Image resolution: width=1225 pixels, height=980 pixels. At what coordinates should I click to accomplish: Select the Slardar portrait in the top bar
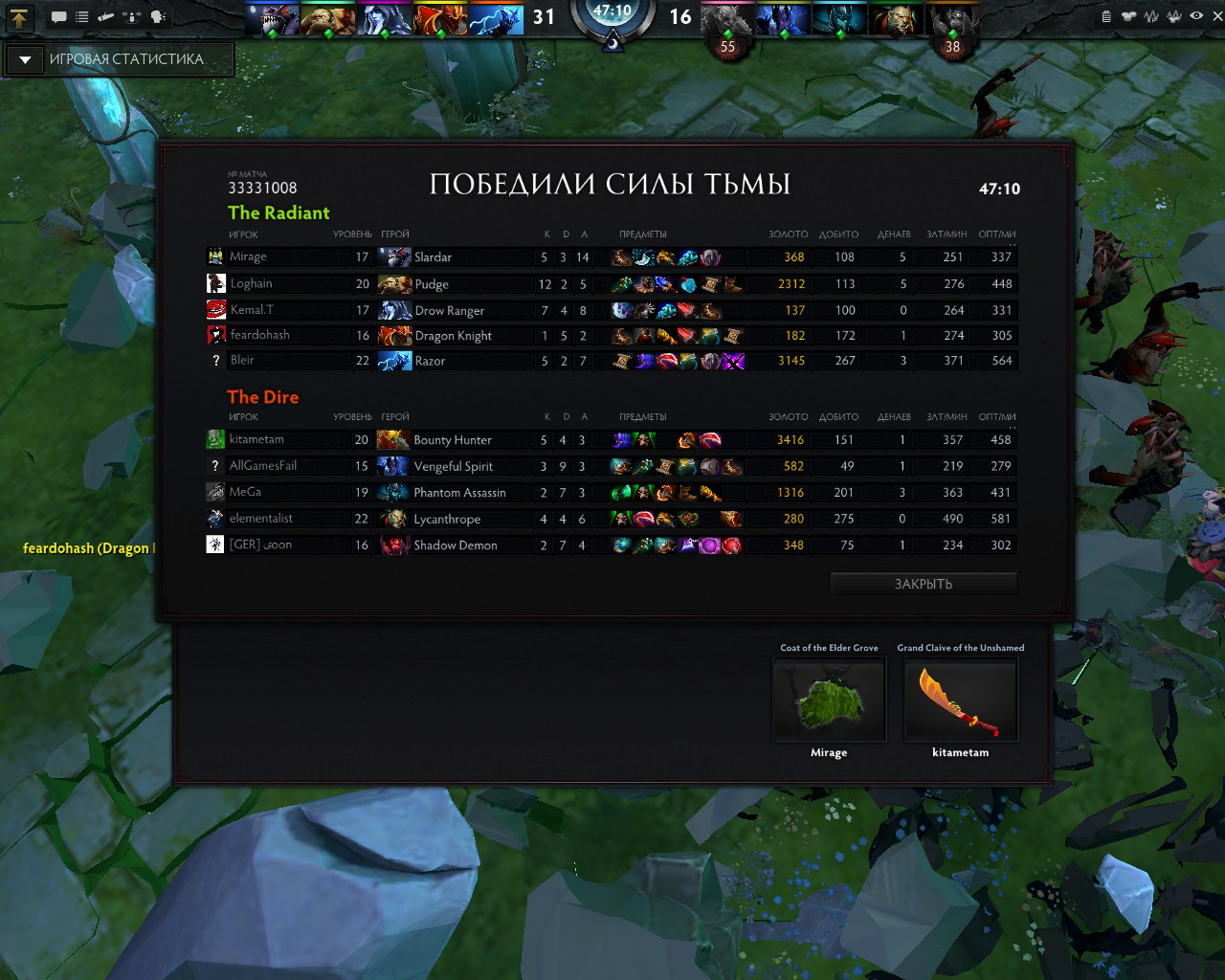pyautogui.click(x=273, y=19)
